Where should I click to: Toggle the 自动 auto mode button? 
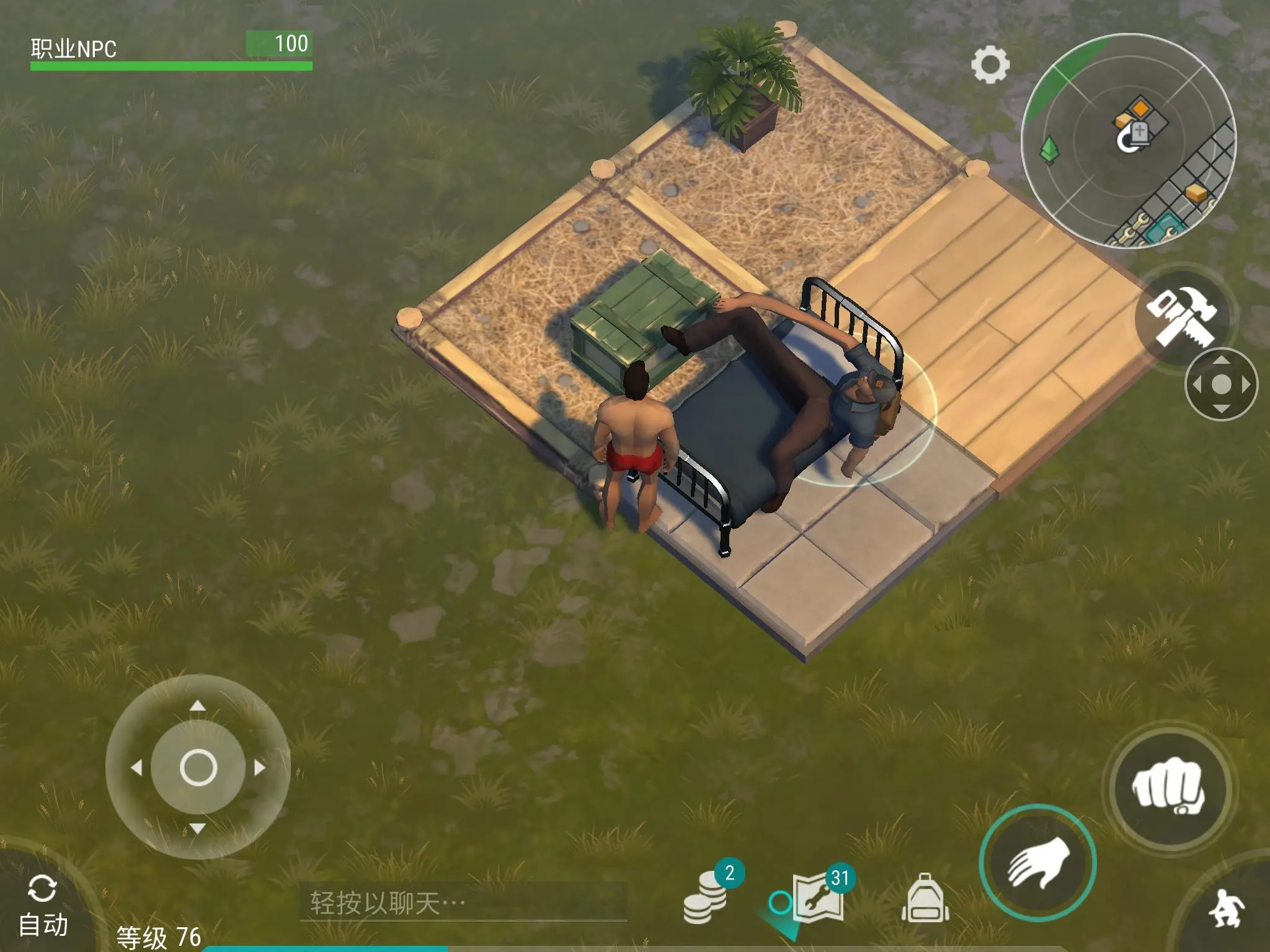[x=42, y=906]
